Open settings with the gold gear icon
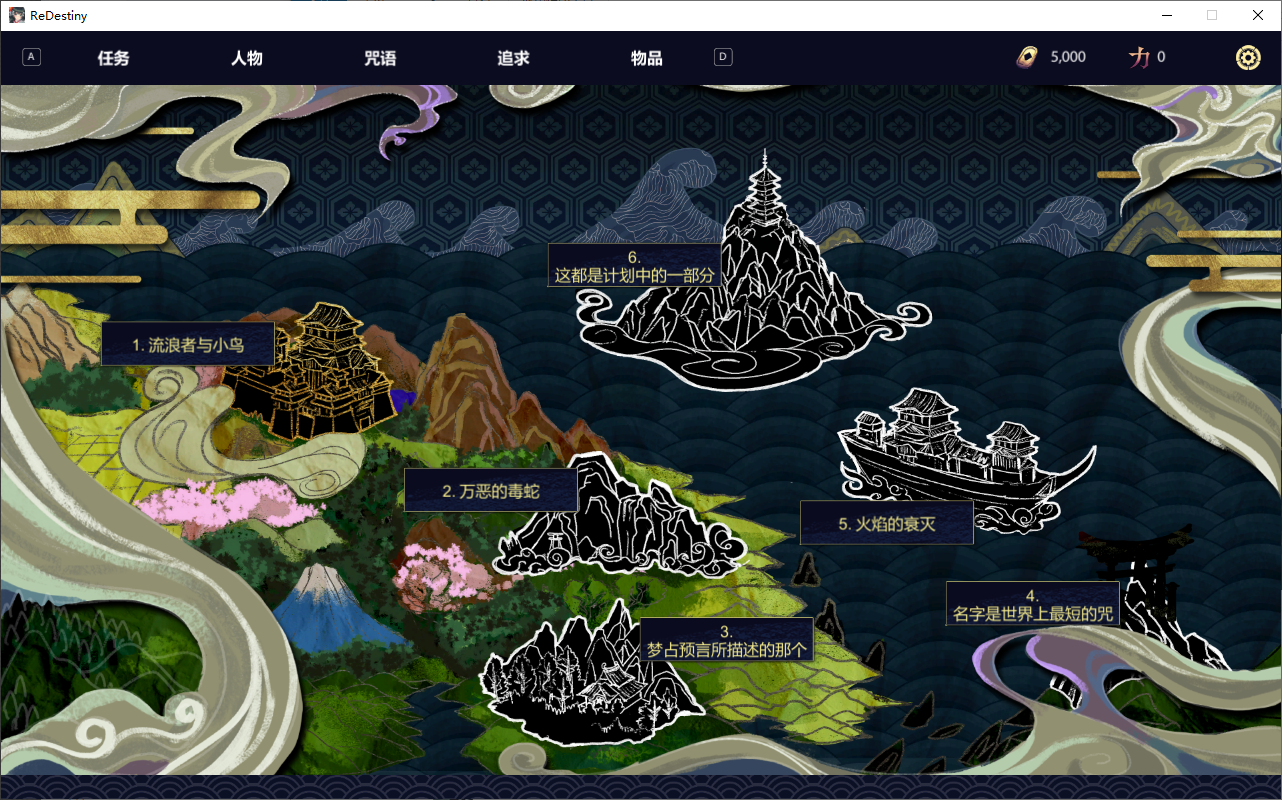Image resolution: width=1282 pixels, height=800 pixels. click(1248, 58)
